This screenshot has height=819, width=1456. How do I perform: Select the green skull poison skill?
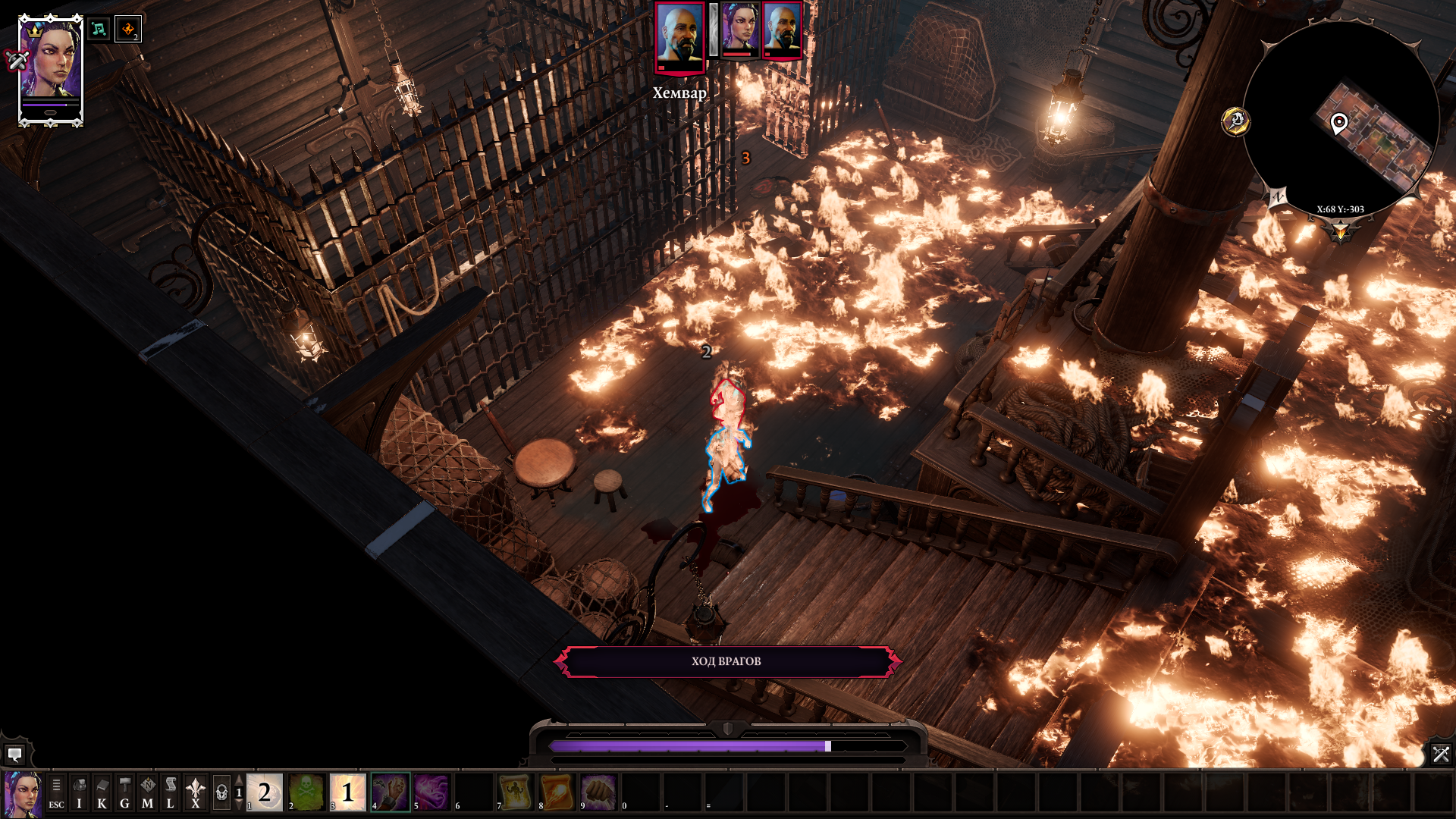(x=306, y=792)
